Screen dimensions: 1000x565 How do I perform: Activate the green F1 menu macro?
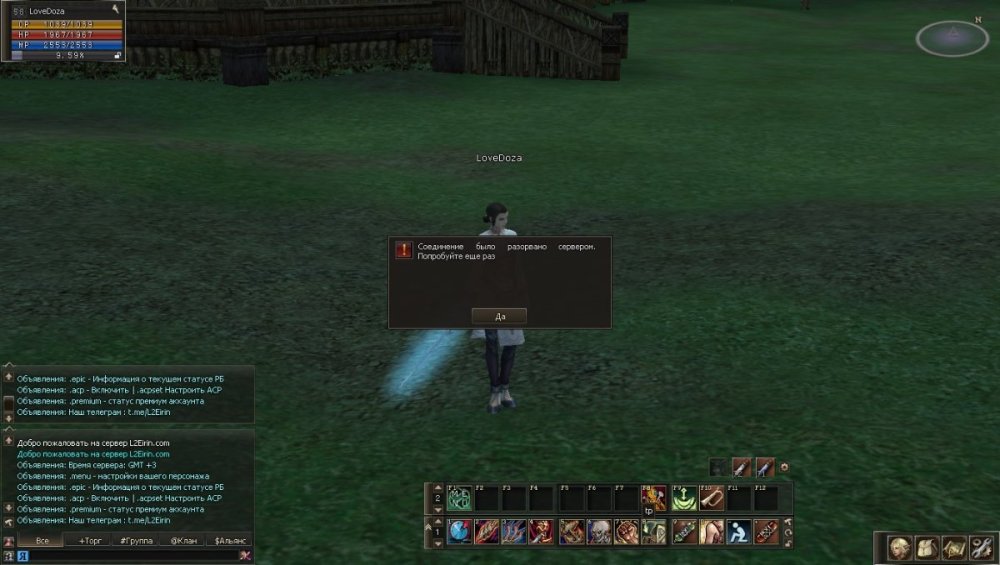(460, 498)
